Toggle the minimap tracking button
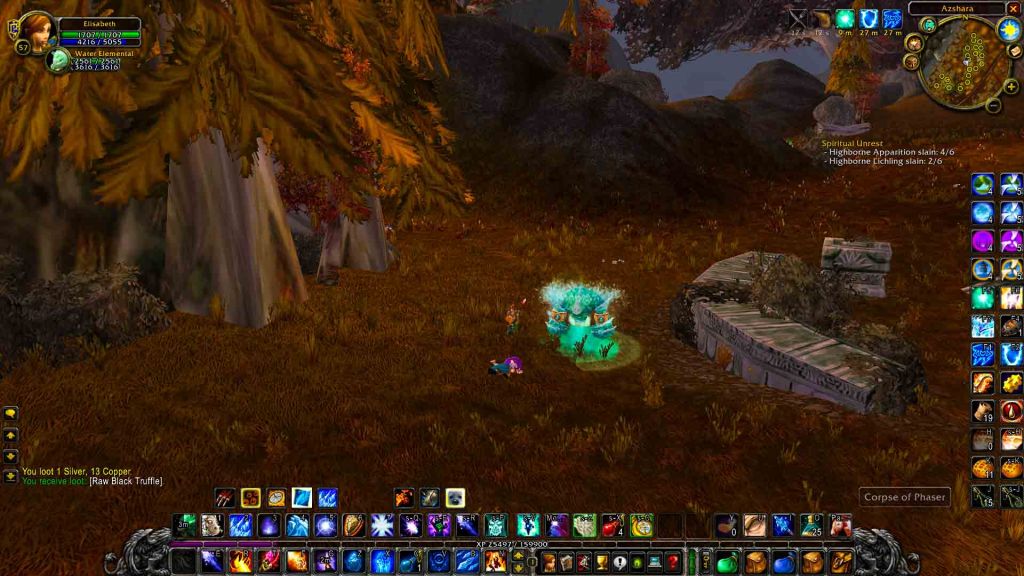The height and width of the screenshot is (576, 1024). click(x=928, y=25)
